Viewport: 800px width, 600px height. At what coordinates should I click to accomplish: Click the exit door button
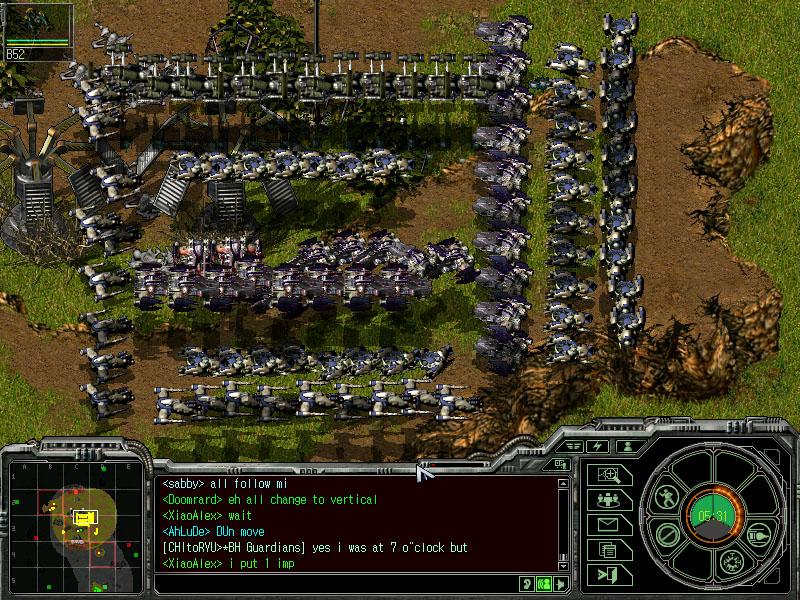click(608, 574)
